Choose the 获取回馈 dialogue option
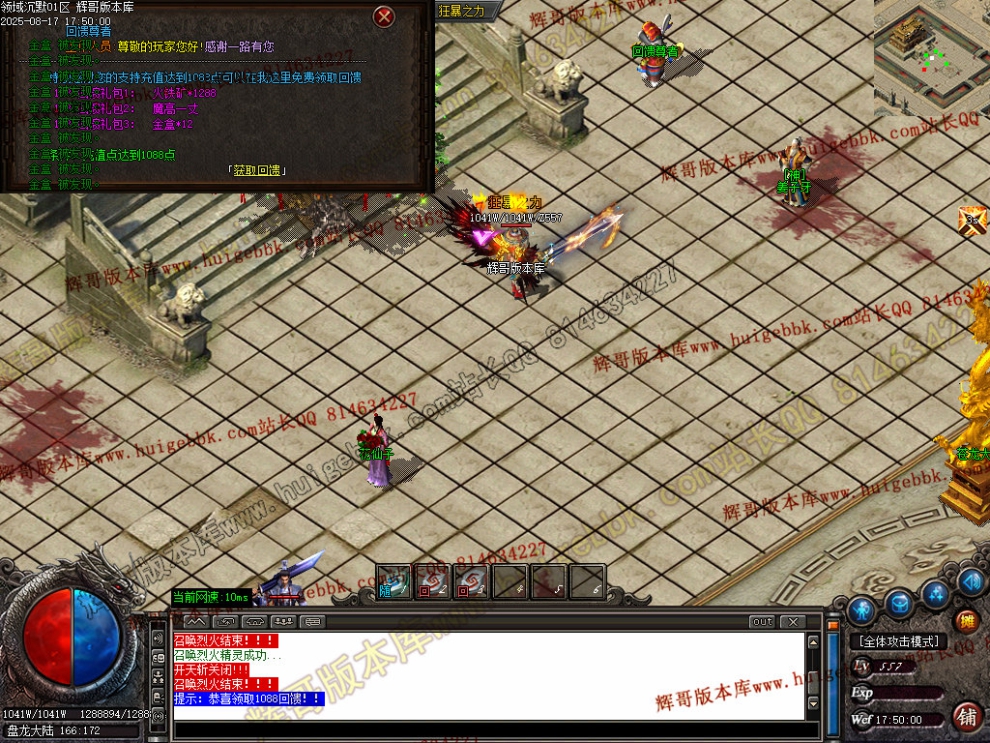The width and height of the screenshot is (990, 743). [x=257, y=170]
